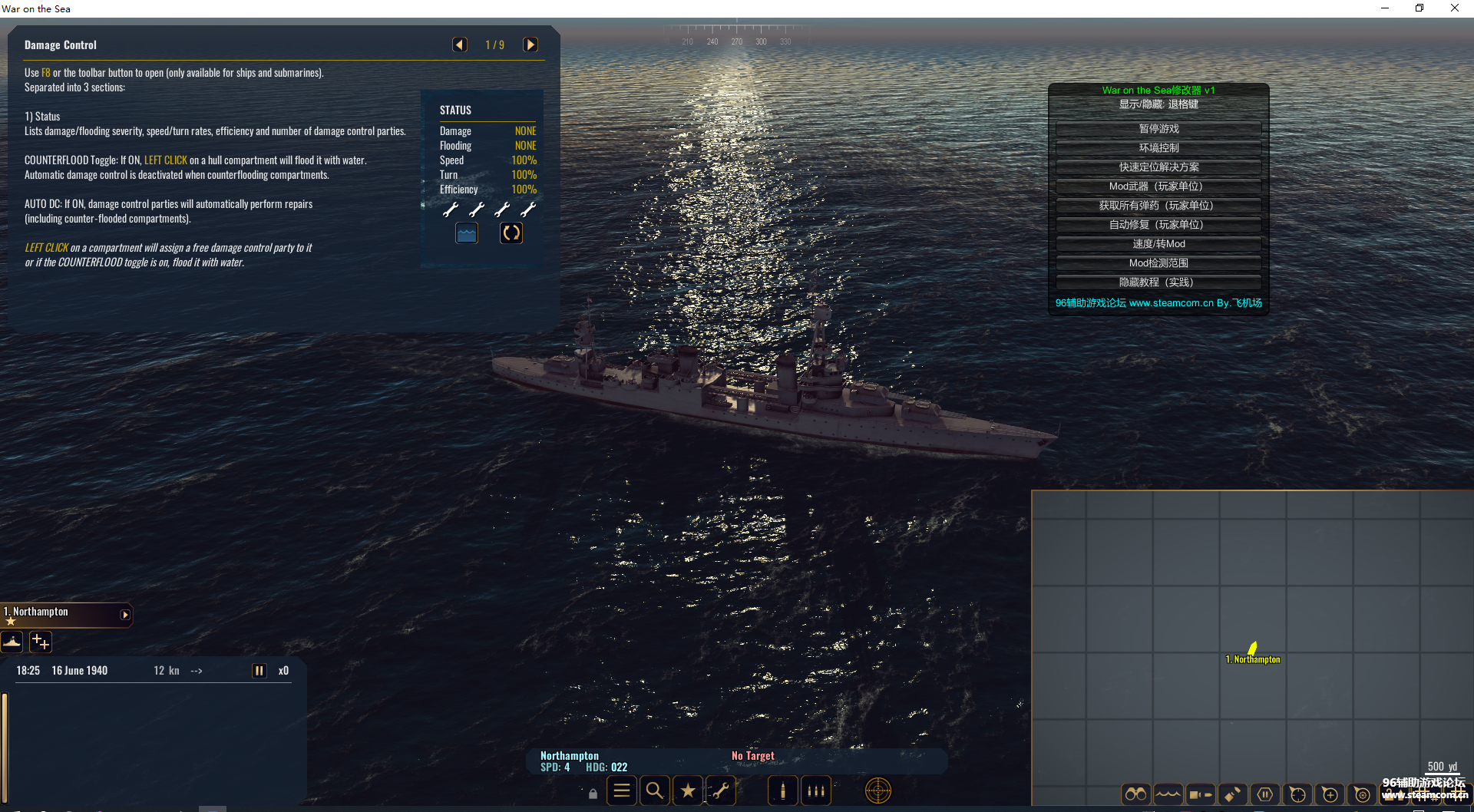Select the binoculars view button
The height and width of the screenshot is (812, 1474).
[x=1135, y=794]
